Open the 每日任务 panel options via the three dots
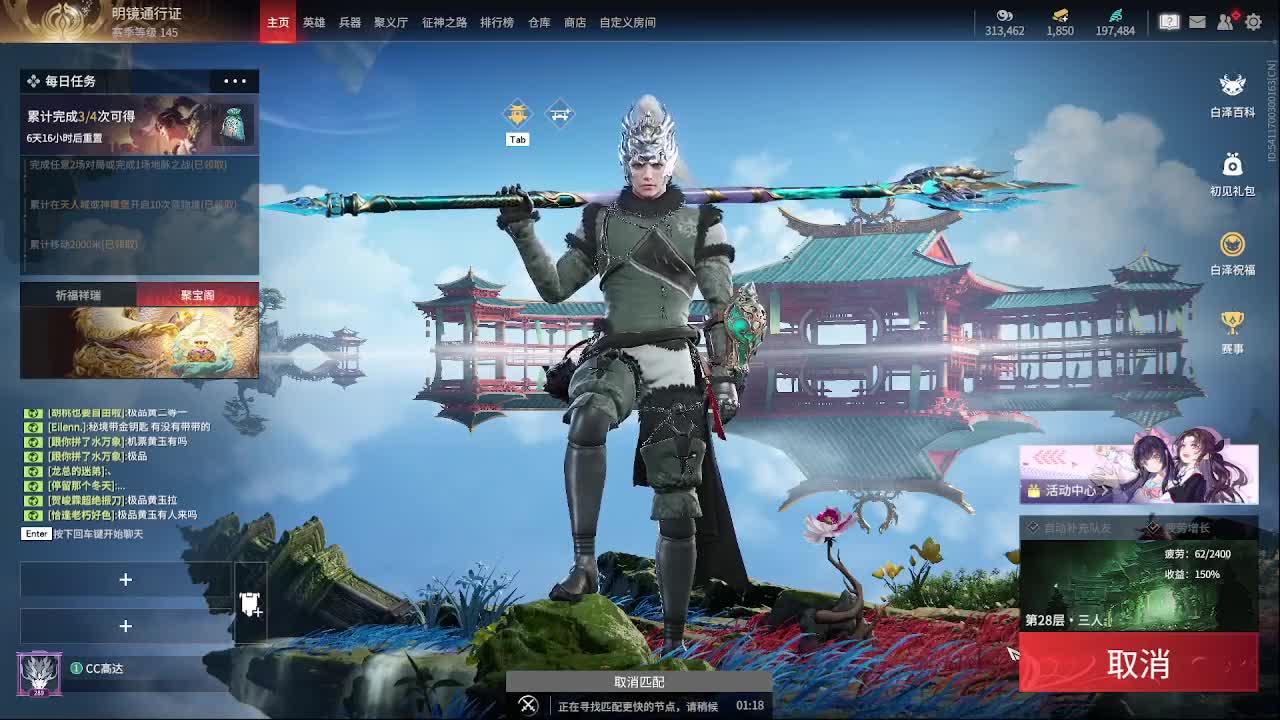1280x720 pixels. click(234, 81)
